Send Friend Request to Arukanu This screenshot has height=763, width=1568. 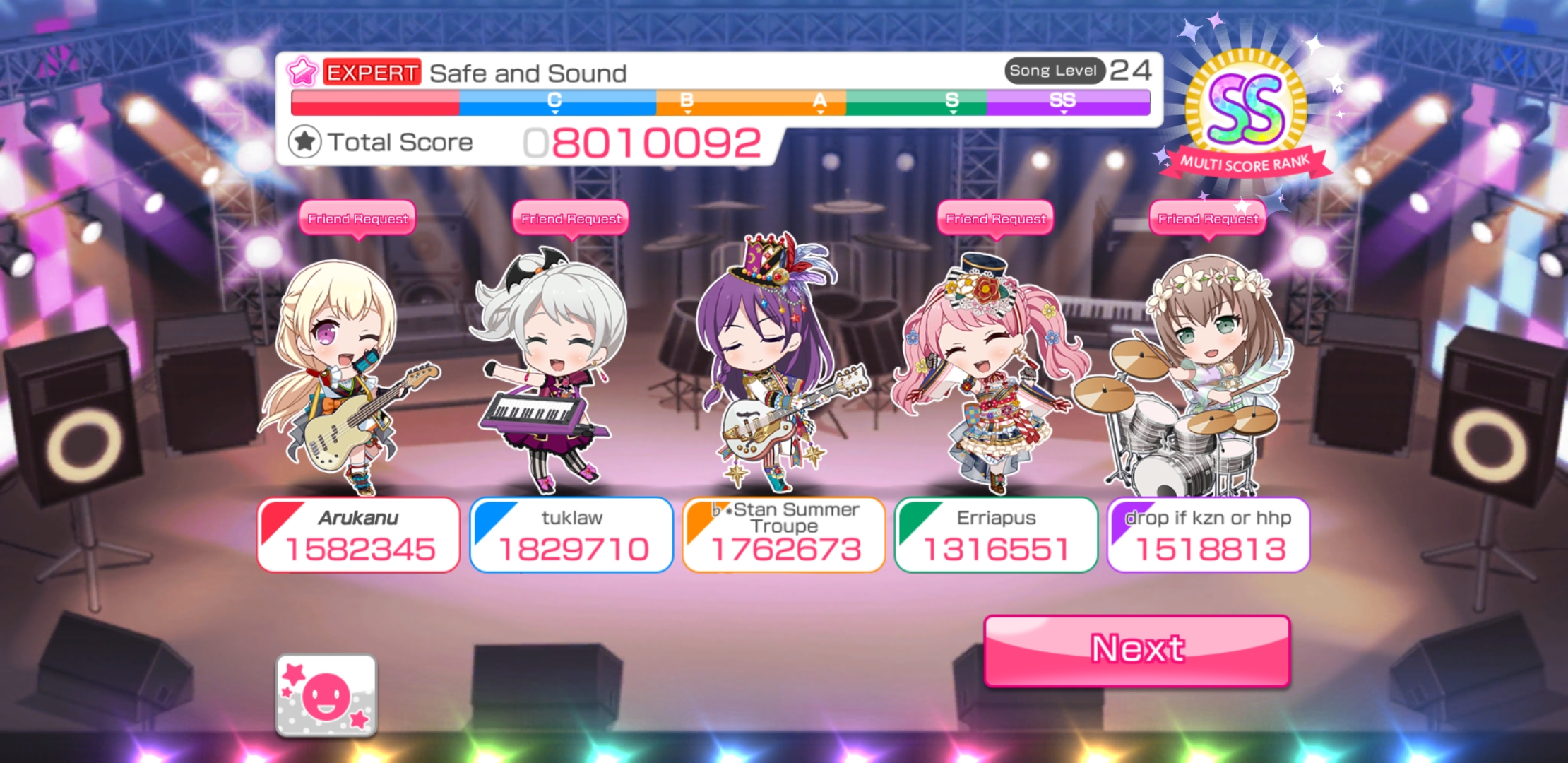pos(358,219)
